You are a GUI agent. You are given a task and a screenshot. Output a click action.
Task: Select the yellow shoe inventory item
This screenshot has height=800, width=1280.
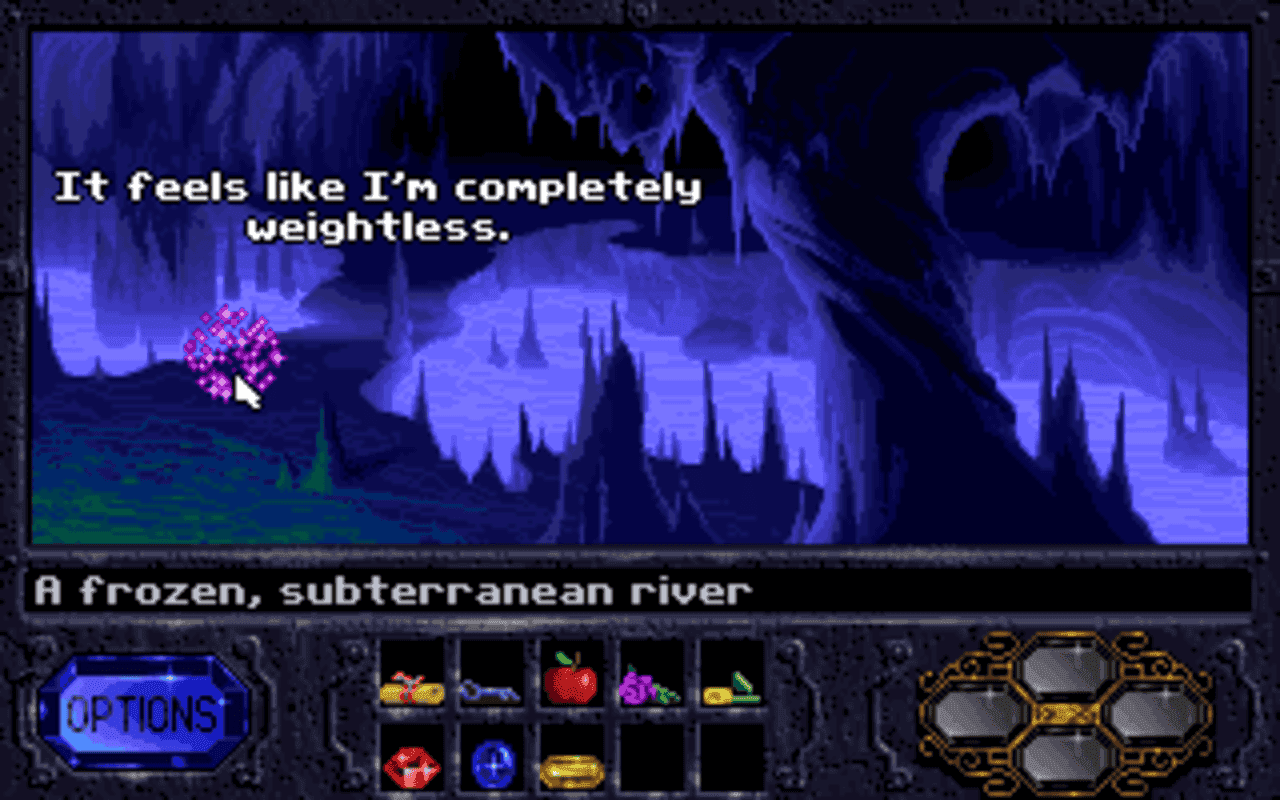[729, 688]
